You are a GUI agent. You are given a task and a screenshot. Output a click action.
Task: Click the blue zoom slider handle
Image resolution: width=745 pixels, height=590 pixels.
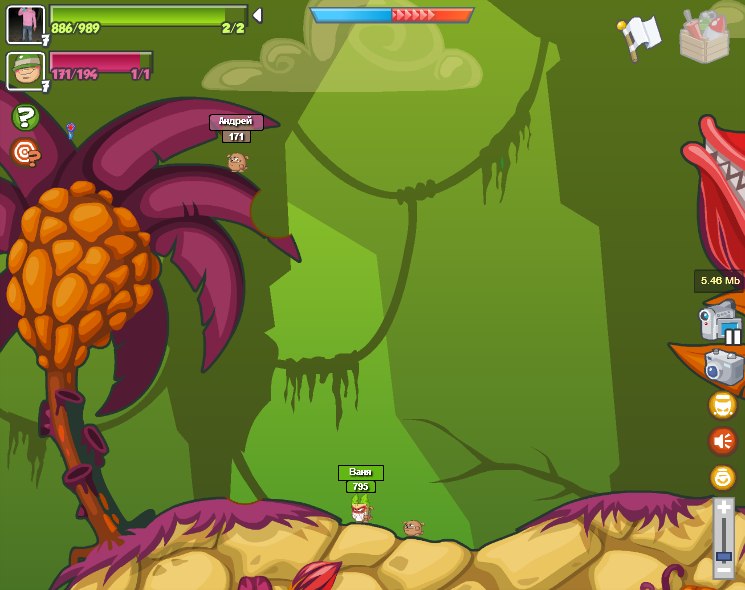pos(723,554)
